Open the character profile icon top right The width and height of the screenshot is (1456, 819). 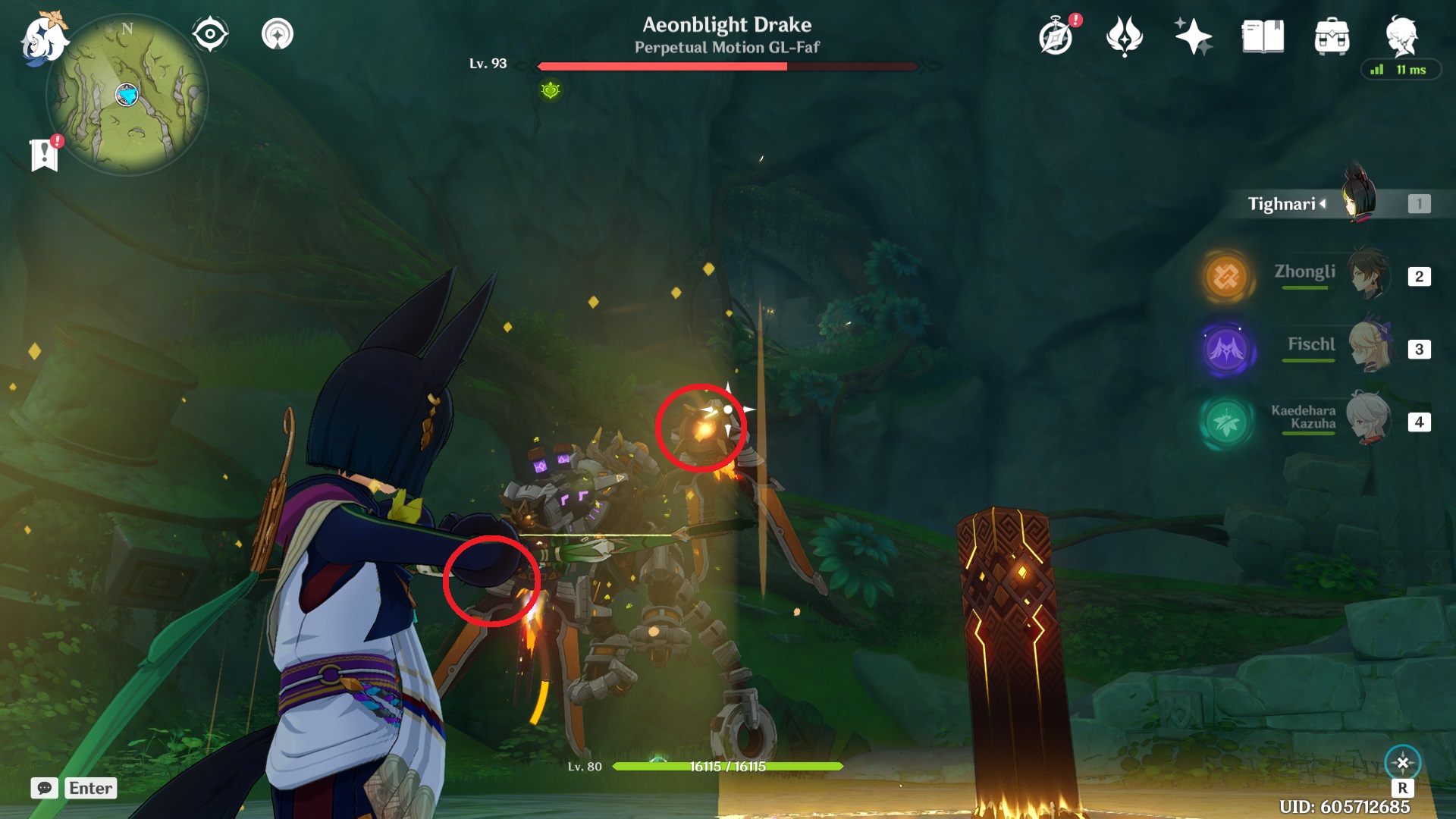pyautogui.click(x=1404, y=34)
